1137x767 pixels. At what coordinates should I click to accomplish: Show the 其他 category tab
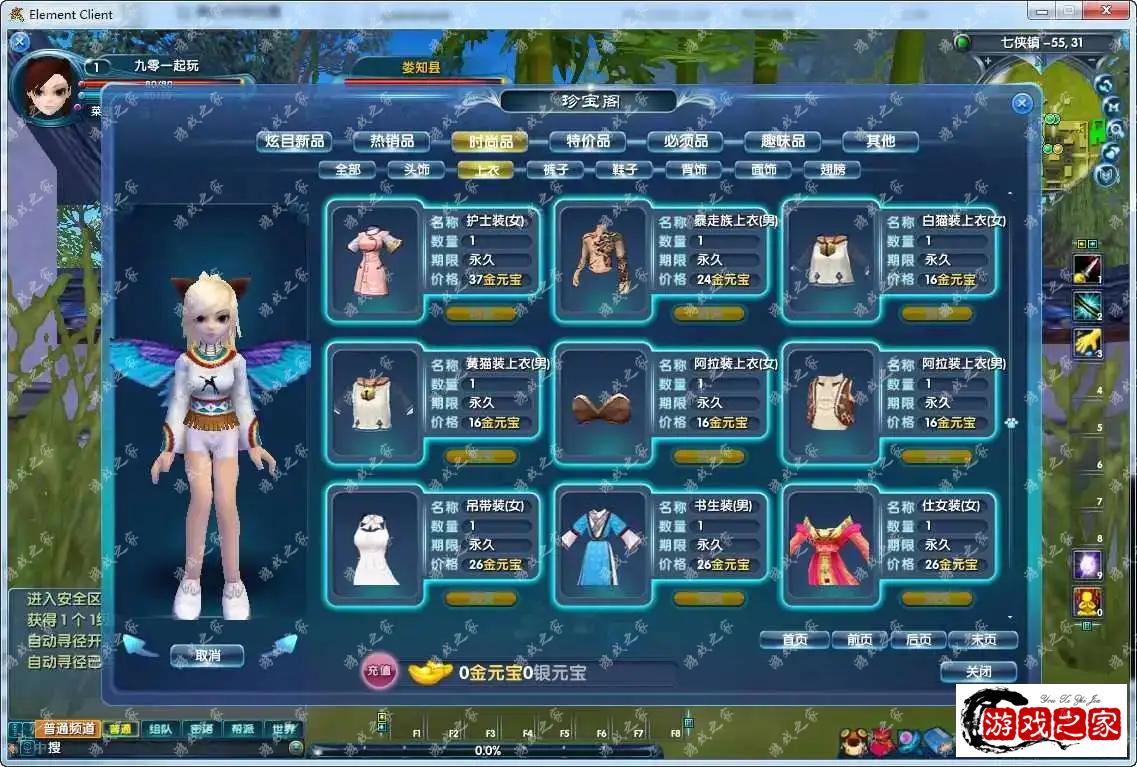pos(880,141)
